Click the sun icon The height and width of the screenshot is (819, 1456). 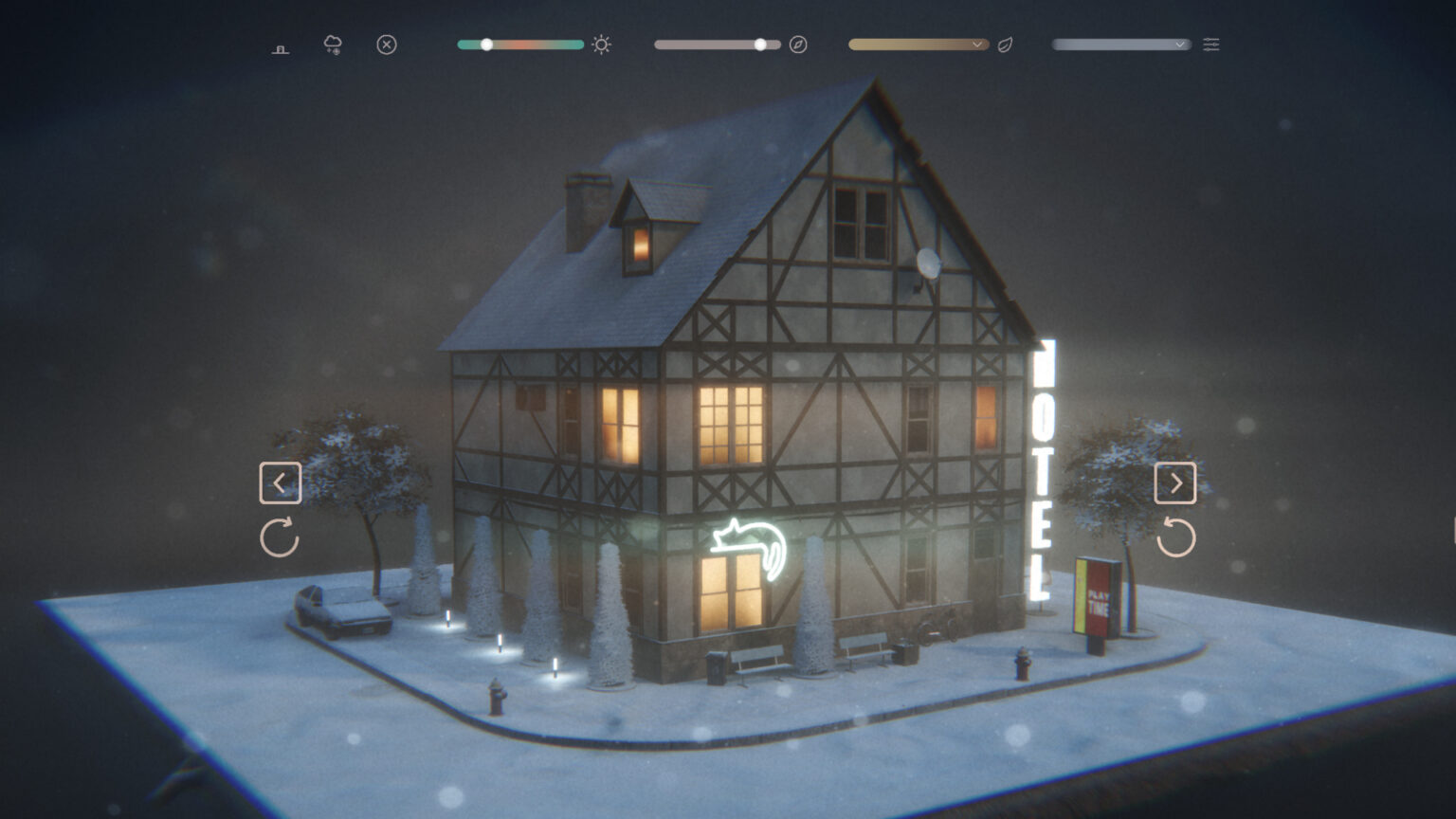[x=601, y=45]
